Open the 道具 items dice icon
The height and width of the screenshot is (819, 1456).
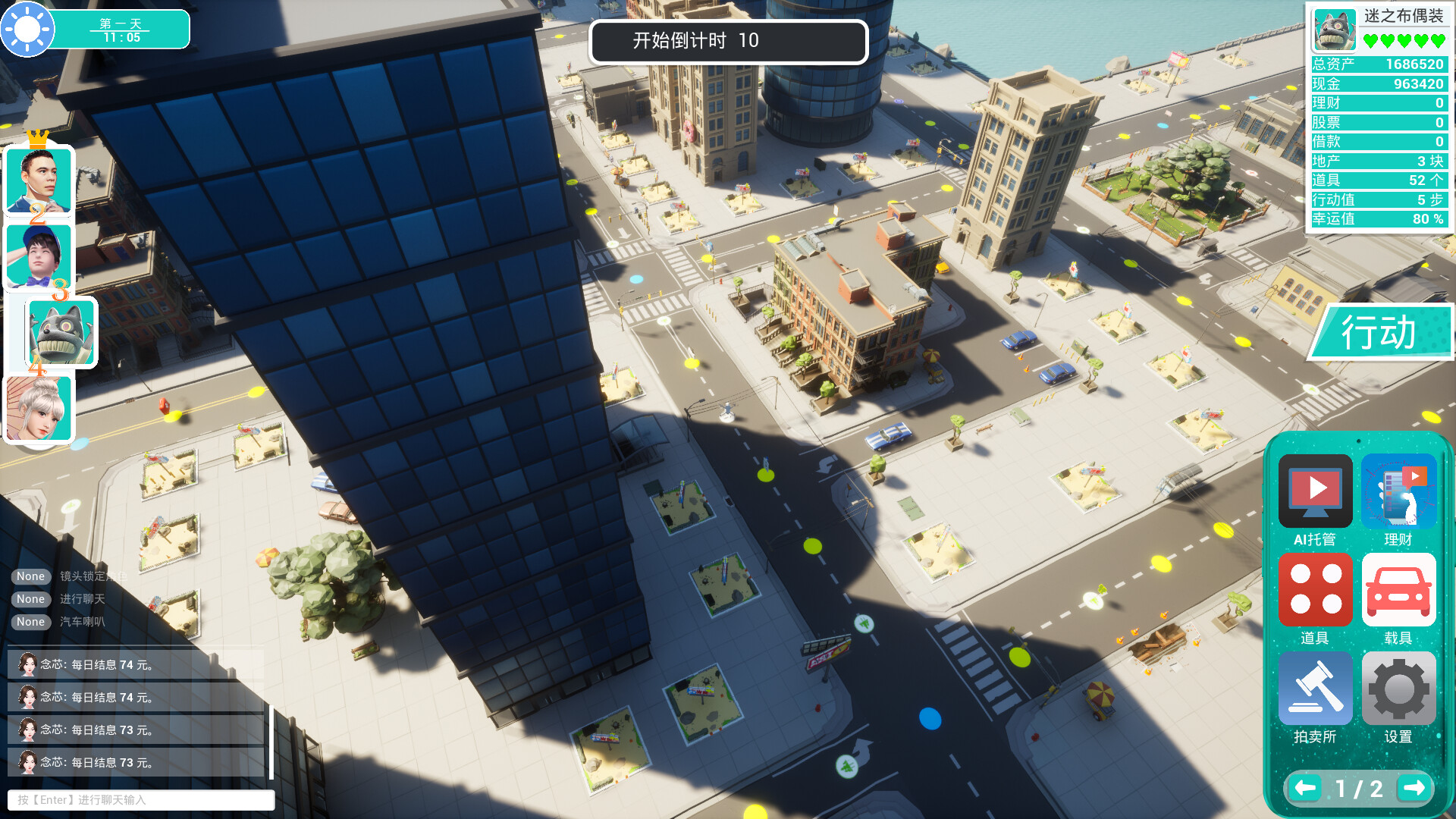coord(1314,590)
